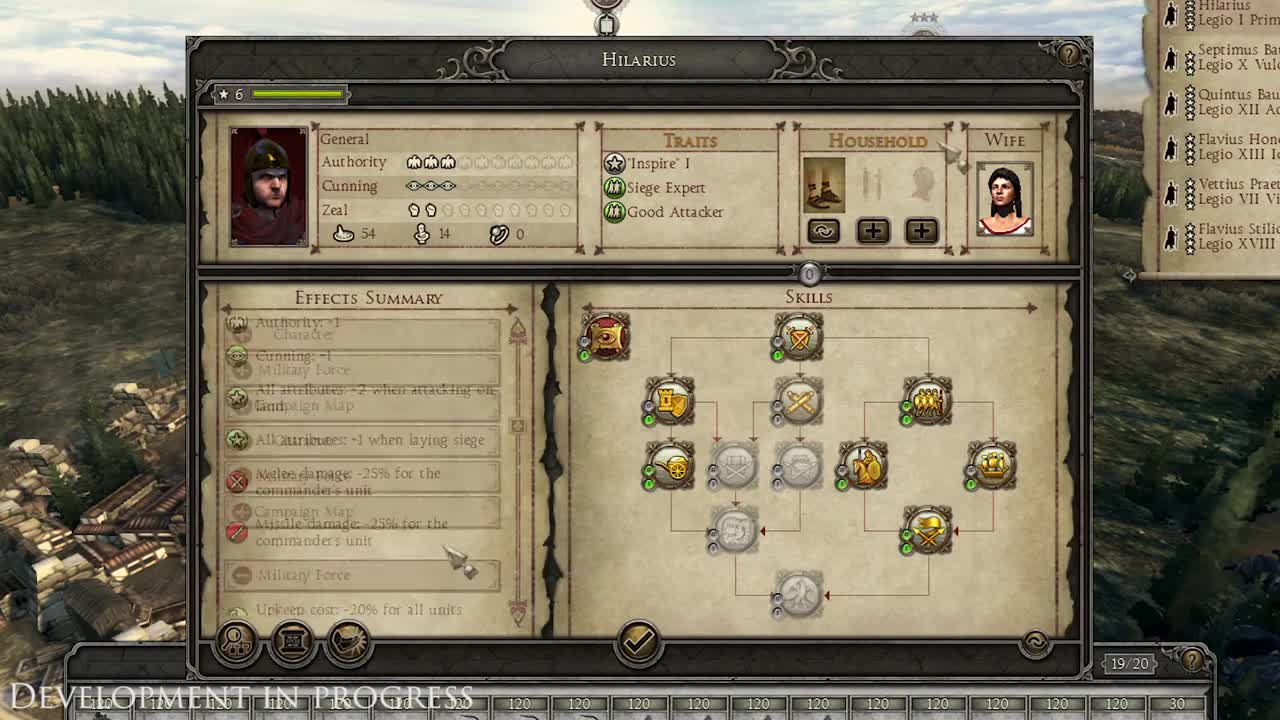Choose the infantry formation skill
The height and width of the screenshot is (720, 1280).
[927, 401]
